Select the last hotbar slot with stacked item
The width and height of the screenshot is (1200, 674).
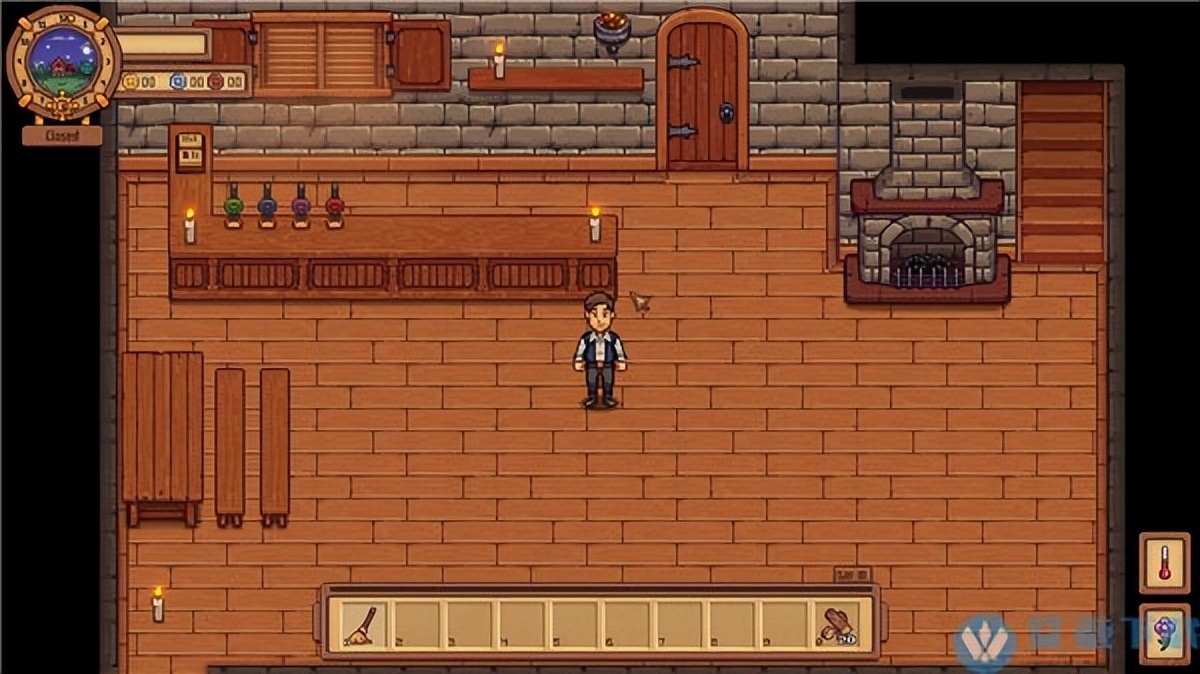point(835,624)
